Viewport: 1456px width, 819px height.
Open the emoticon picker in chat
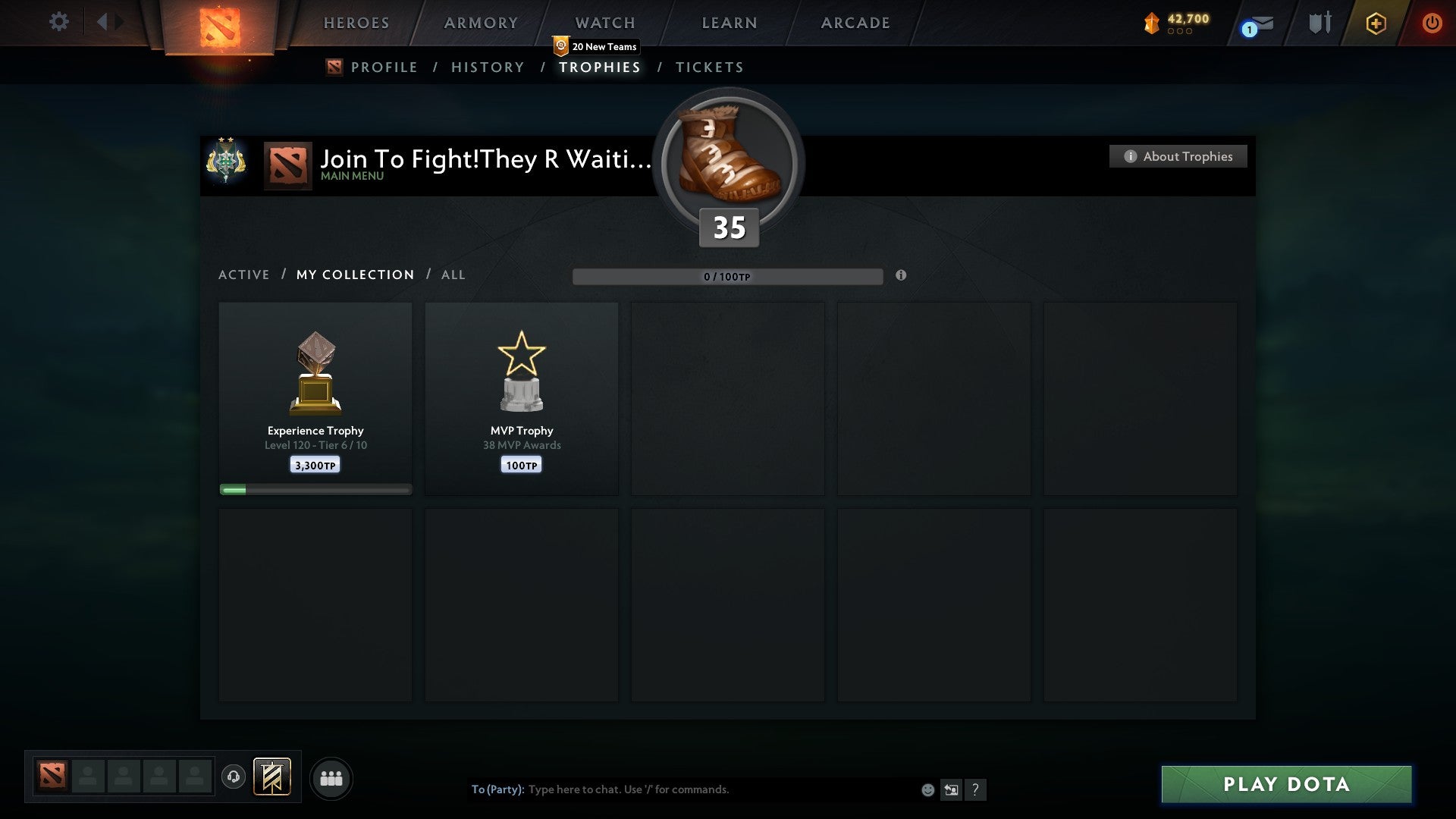pyautogui.click(x=927, y=789)
